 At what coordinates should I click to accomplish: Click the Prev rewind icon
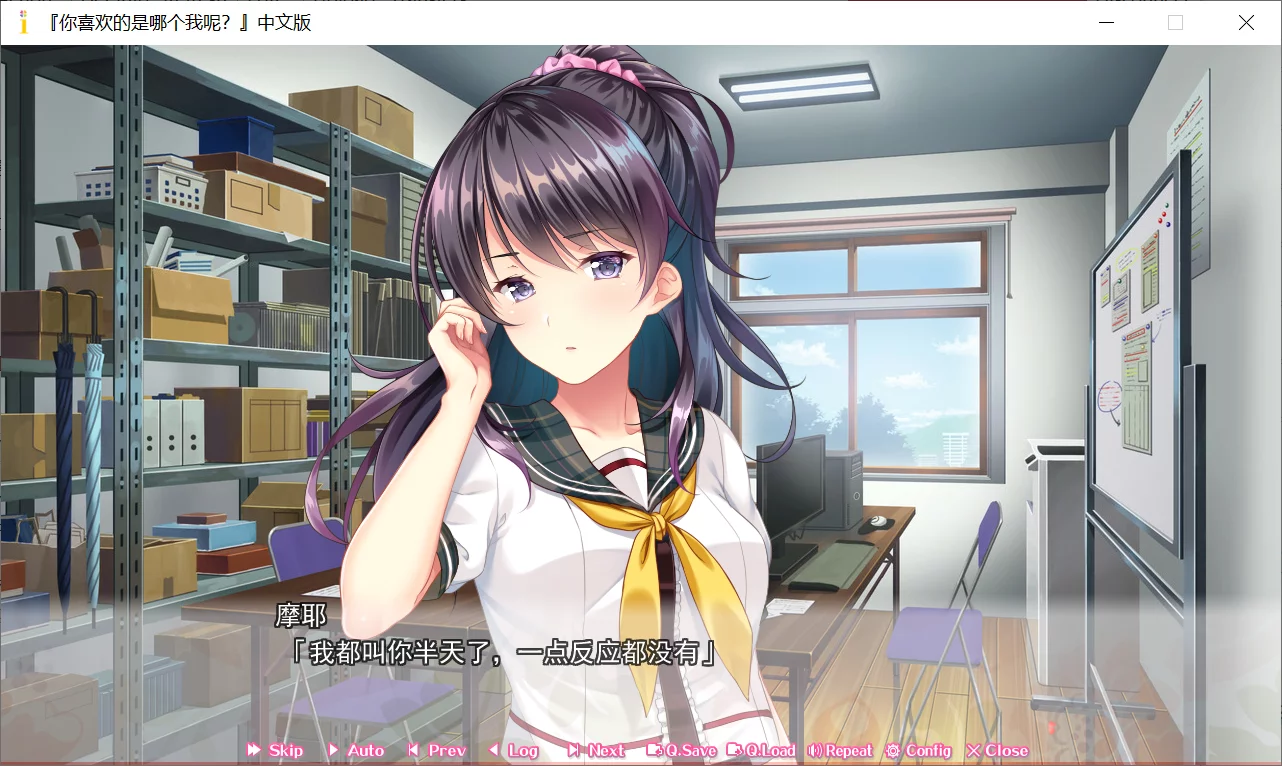click(x=412, y=750)
